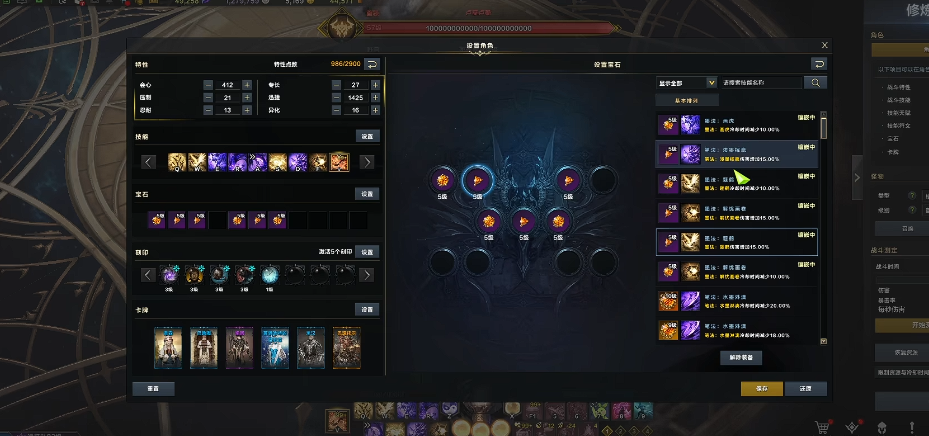Close the 设置角色 window
929x436 pixels.
click(x=824, y=45)
